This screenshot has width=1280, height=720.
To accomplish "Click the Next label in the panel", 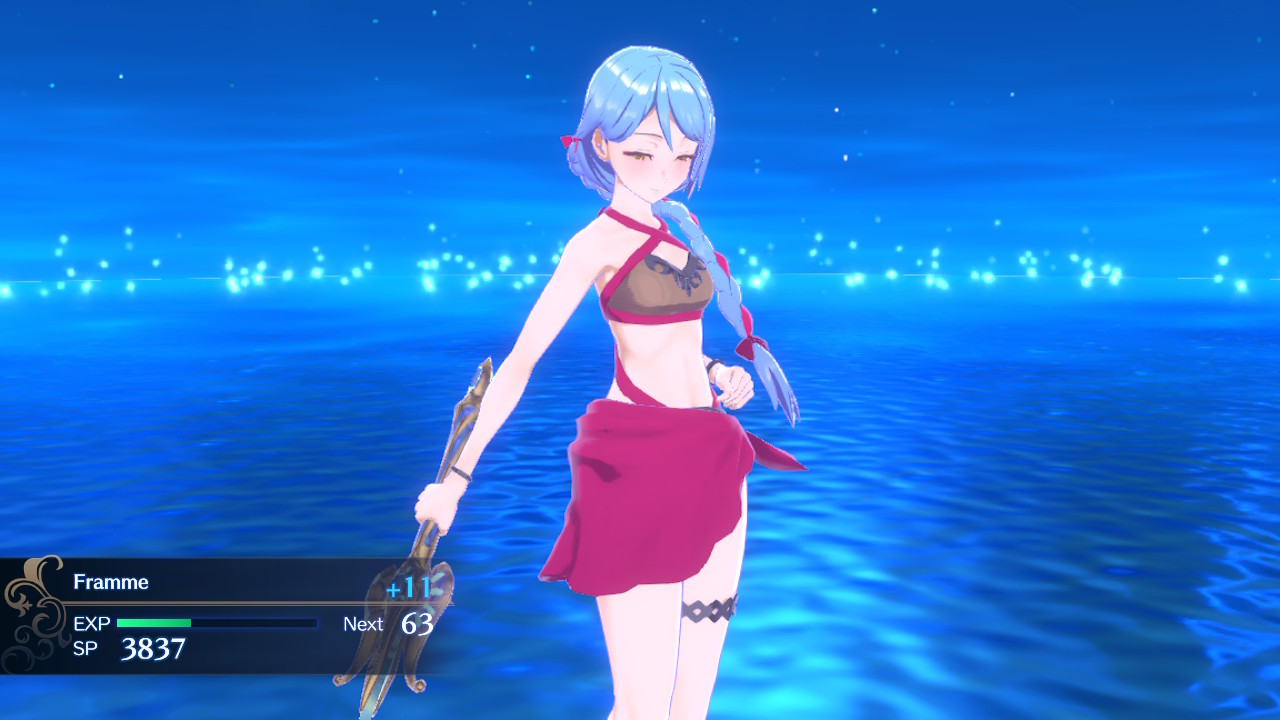I will click(362, 624).
